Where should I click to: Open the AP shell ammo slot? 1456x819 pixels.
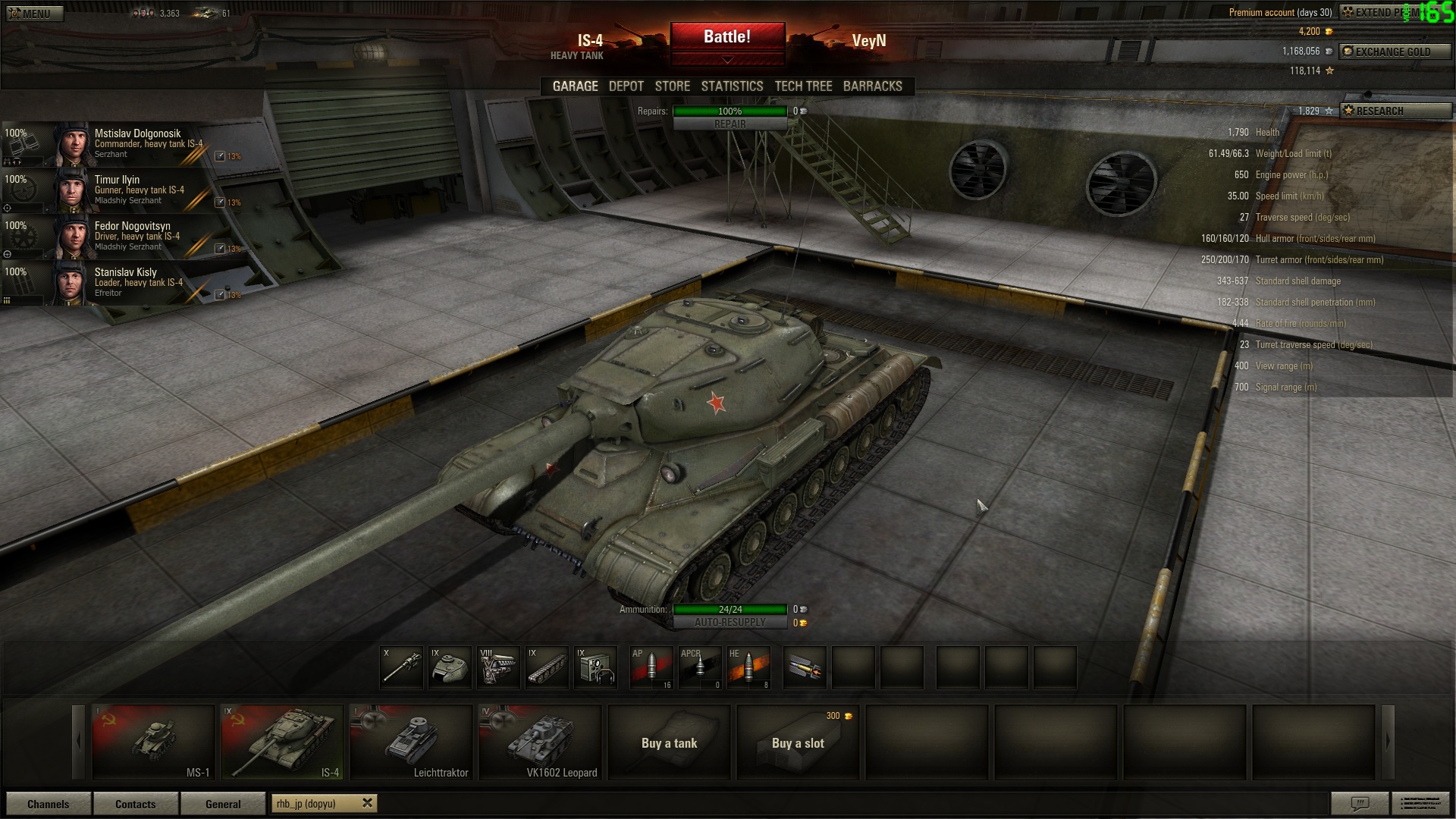[651, 667]
